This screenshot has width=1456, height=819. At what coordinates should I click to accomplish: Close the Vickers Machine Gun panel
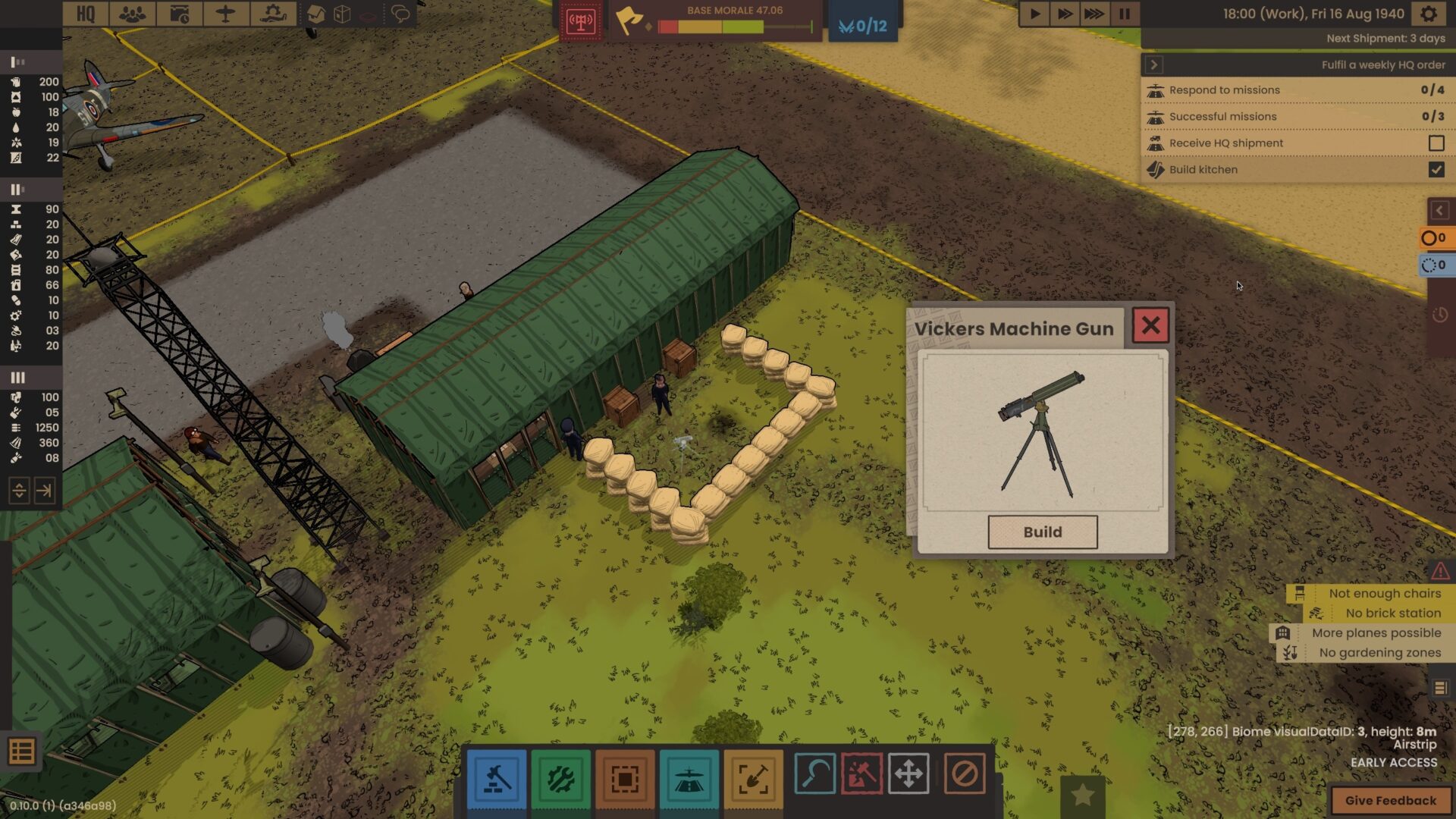point(1150,325)
